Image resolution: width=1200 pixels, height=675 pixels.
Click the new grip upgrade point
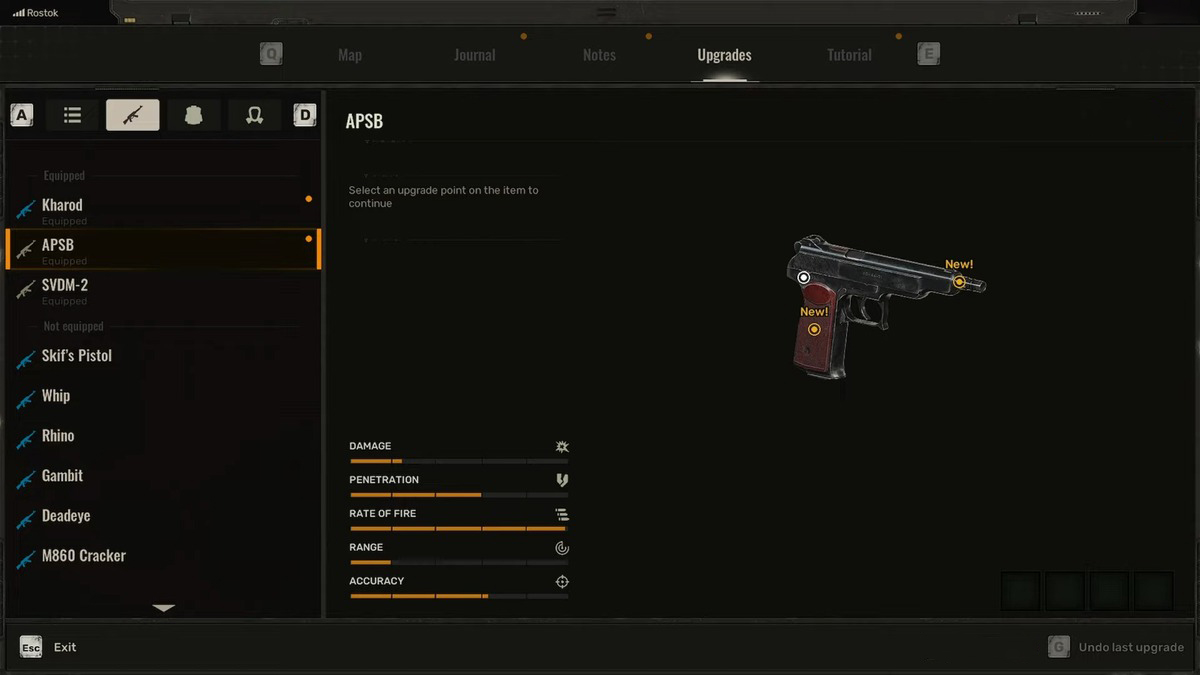pyautogui.click(x=814, y=329)
